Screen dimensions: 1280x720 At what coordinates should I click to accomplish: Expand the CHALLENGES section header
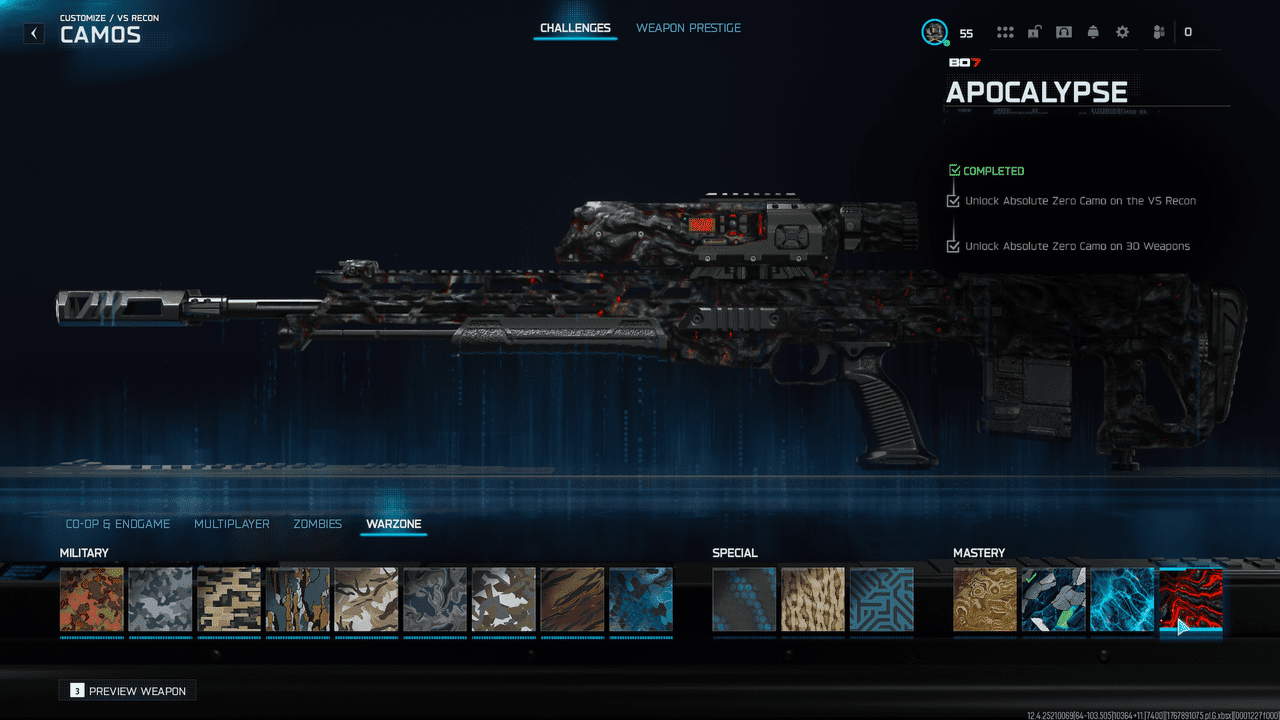click(575, 28)
